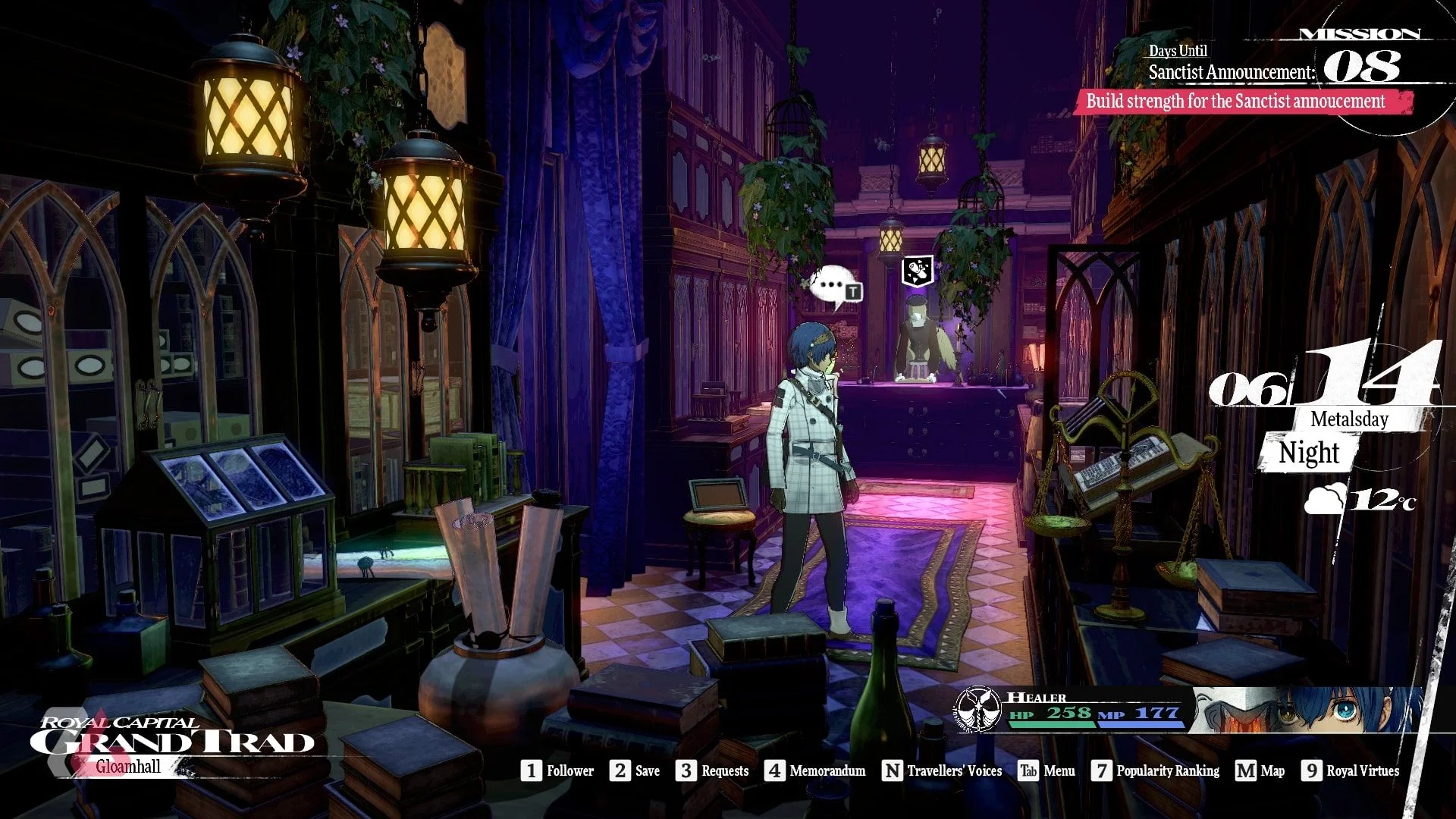Screen dimensions: 1456x819
Task: Click the speech bubble talk icon
Action: [835, 287]
